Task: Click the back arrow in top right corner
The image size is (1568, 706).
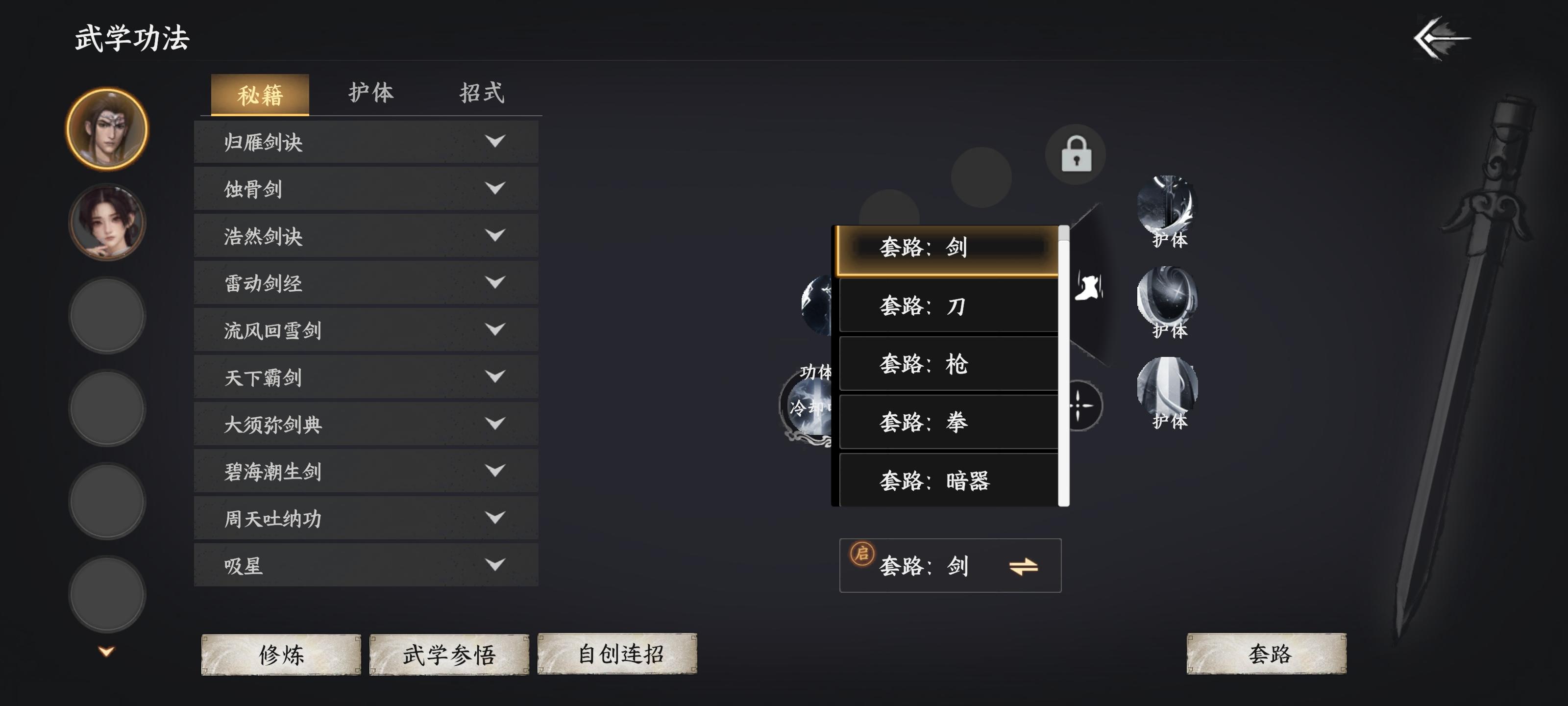Action: coord(1442,38)
